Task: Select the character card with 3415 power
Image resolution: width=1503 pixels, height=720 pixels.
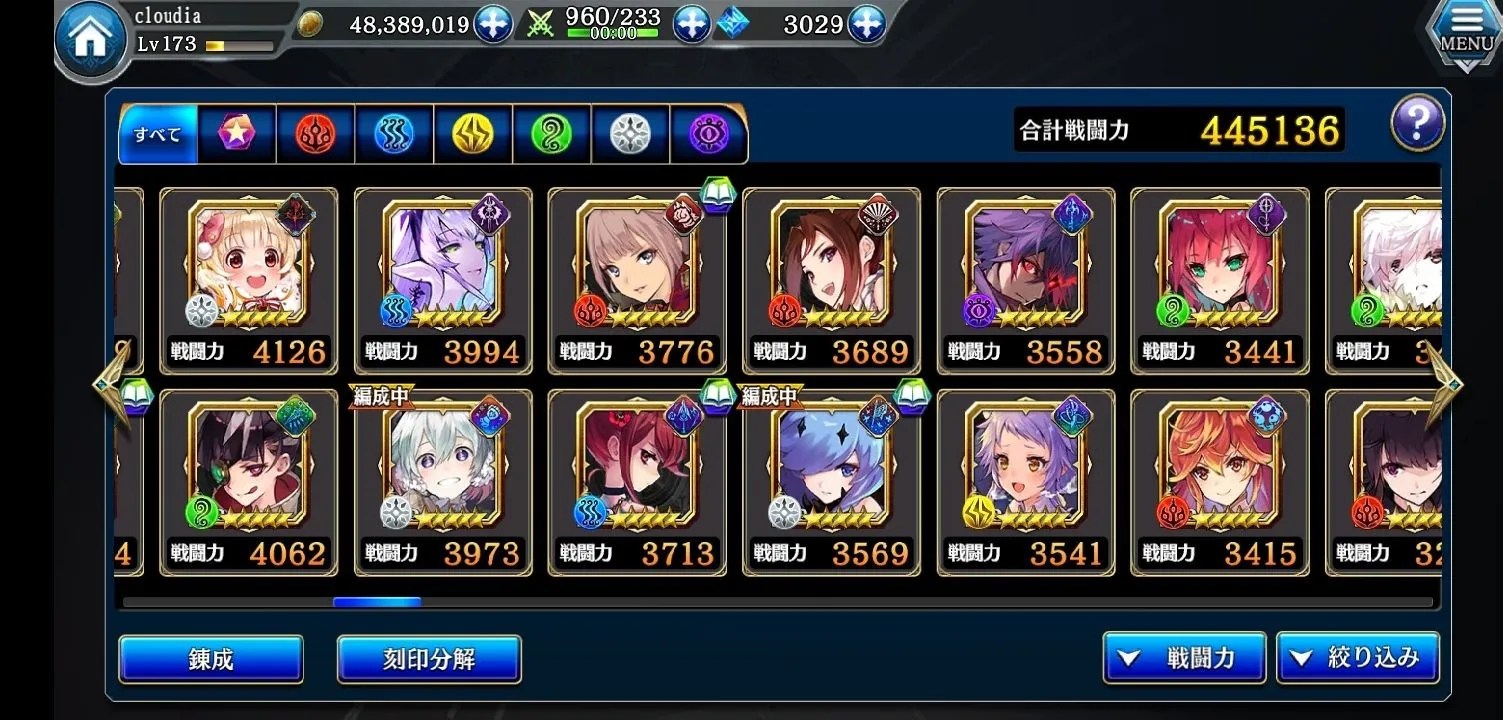Action: (1219, 482)
